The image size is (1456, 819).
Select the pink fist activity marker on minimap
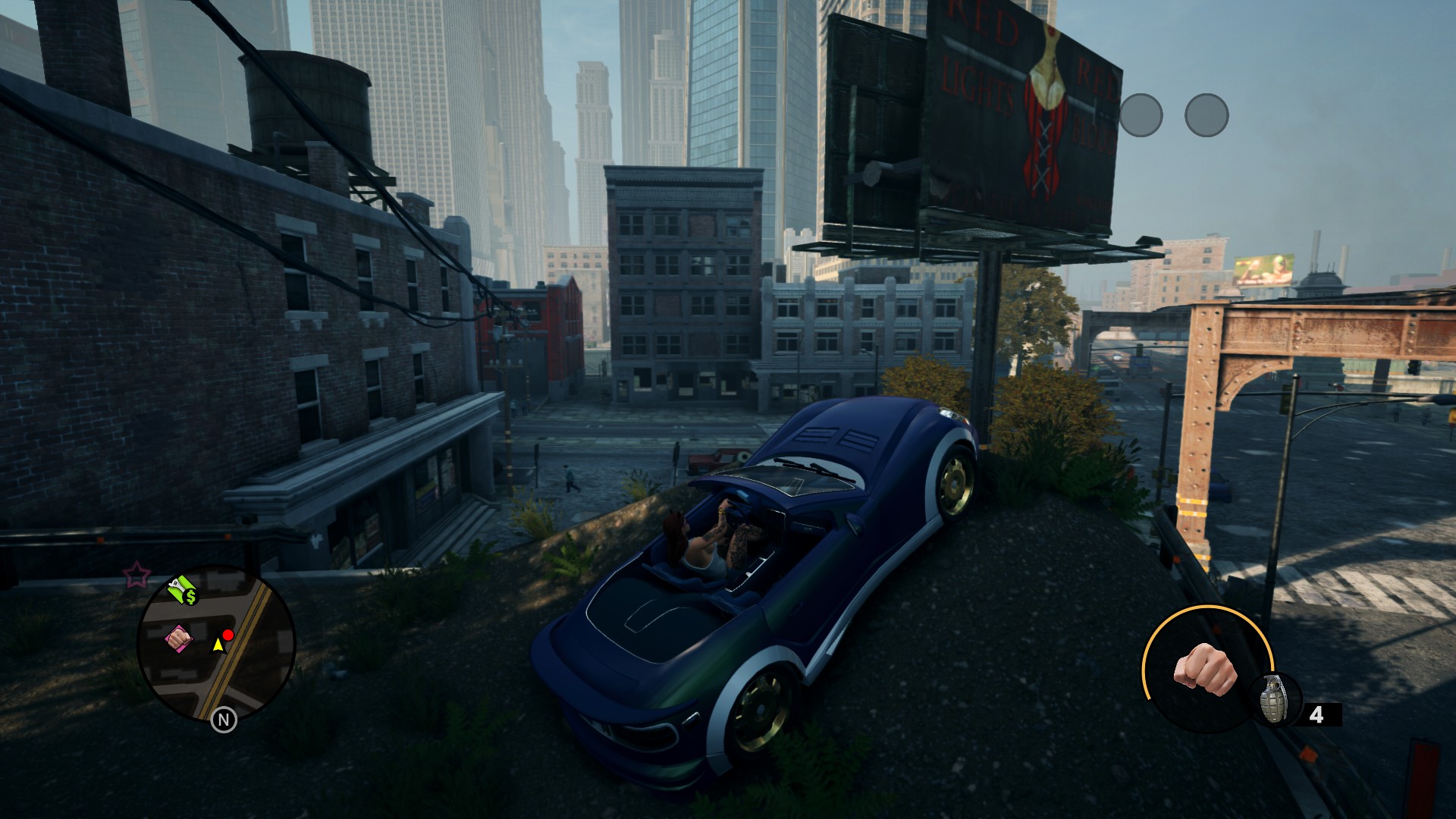177,639
